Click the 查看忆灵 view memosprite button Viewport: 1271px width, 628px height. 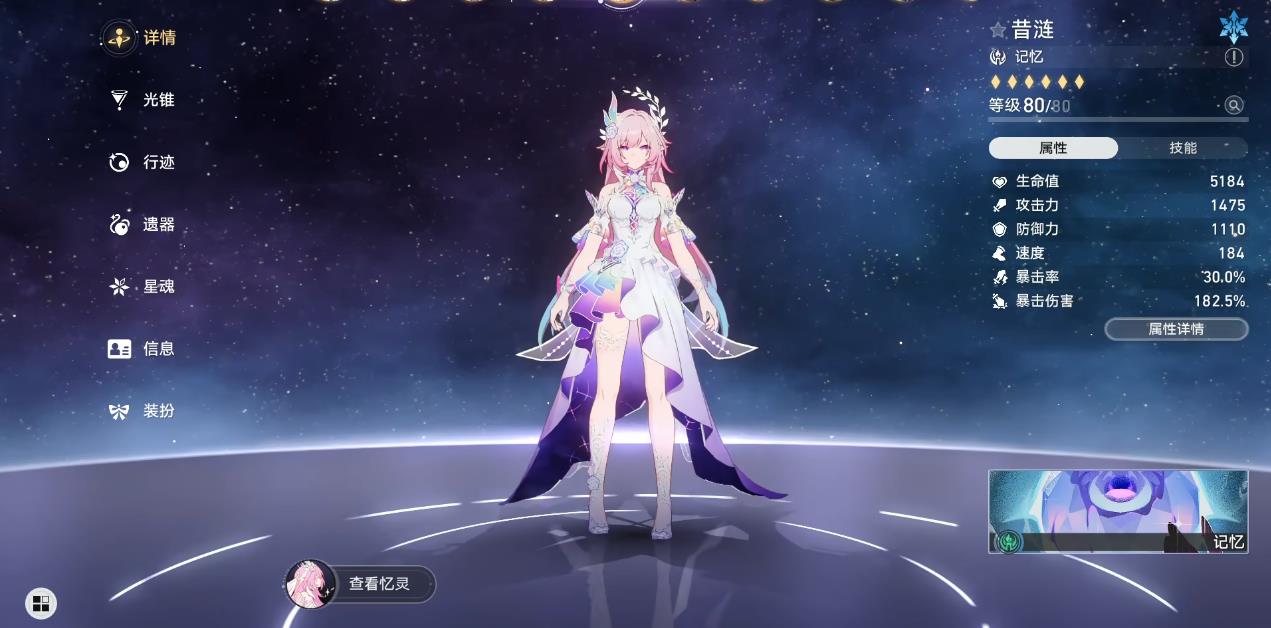[x=363, y=584]
